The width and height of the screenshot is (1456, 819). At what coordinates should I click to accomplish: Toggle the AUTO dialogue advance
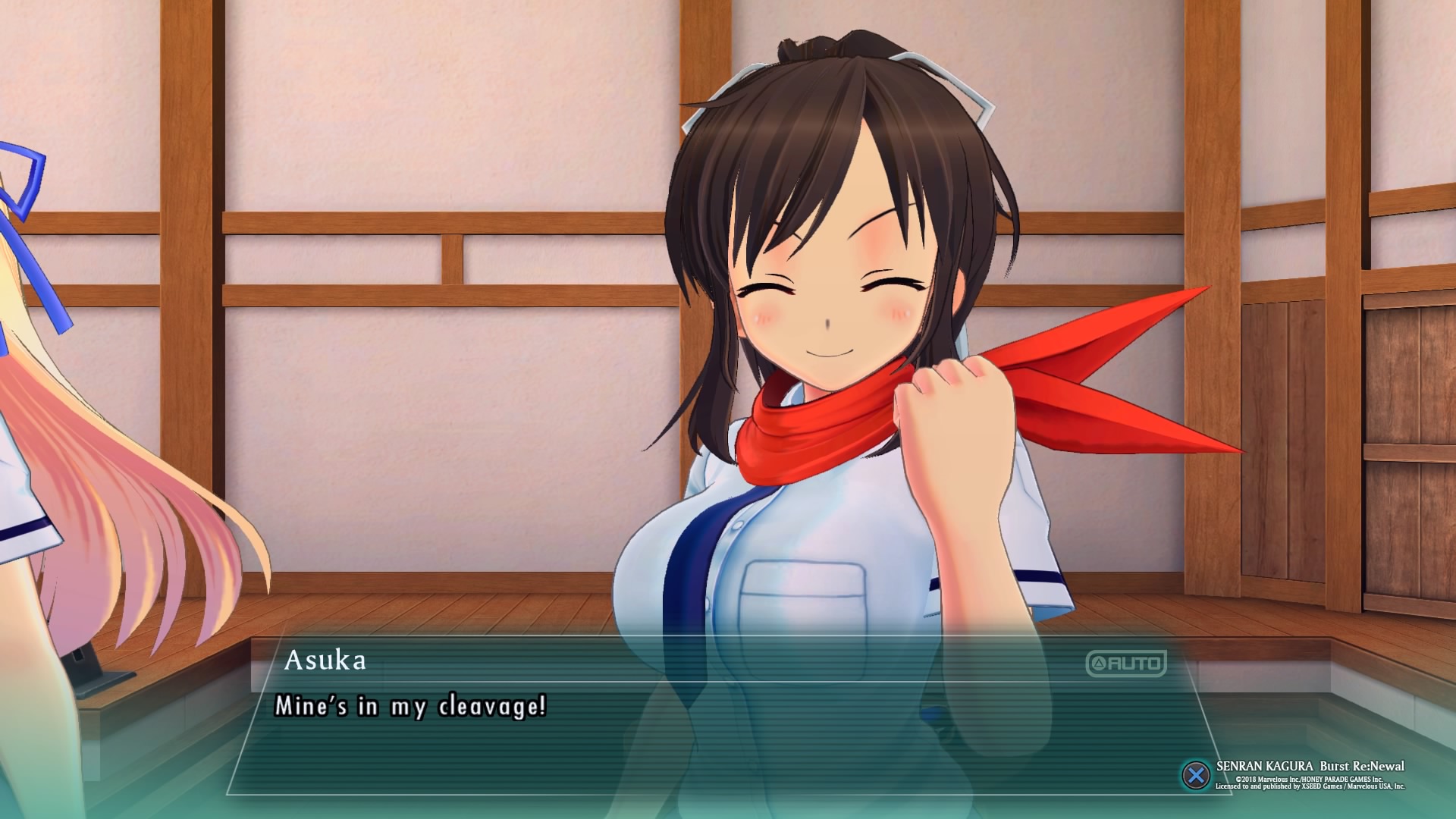pyautogui.click(x=1125, y=664)
